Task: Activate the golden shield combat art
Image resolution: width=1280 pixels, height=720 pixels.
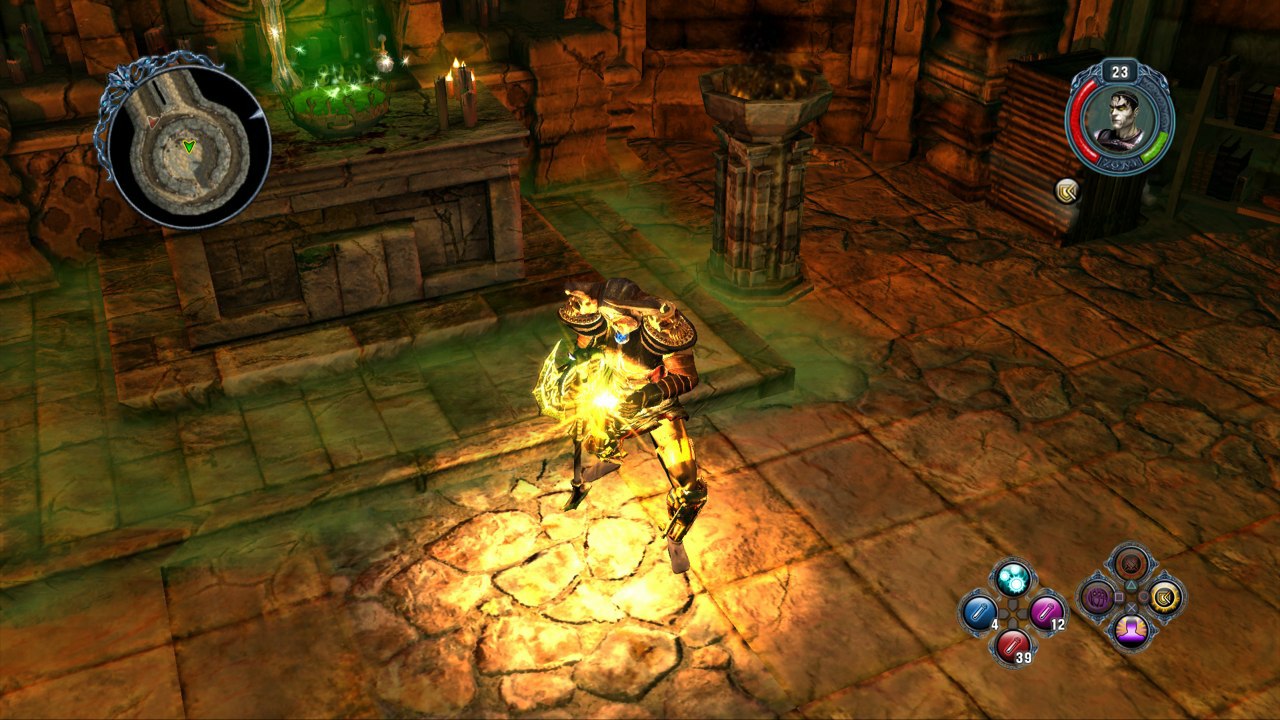Action: point(1167,597)
